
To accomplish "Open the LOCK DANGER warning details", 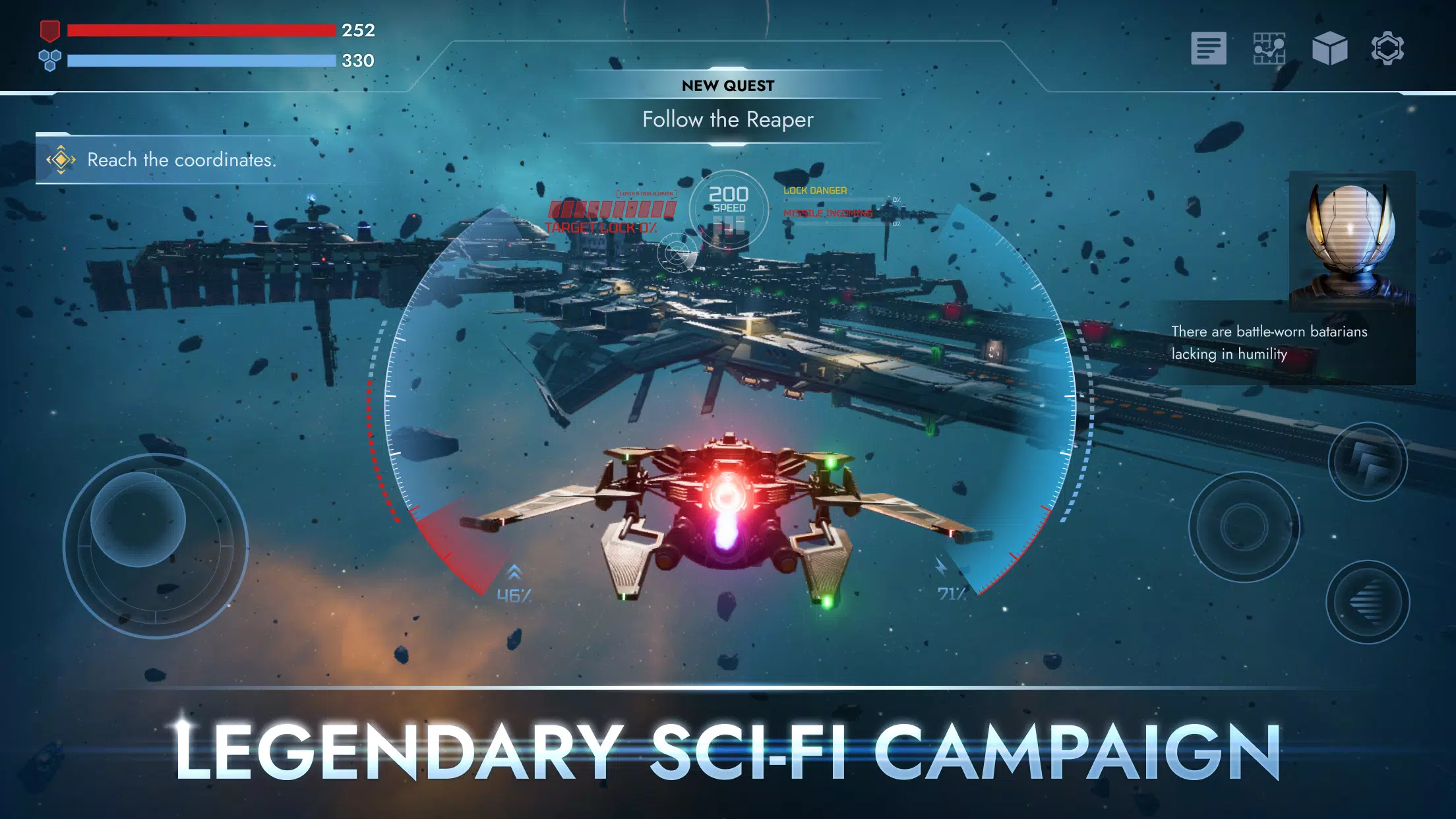I will tap(815, 189).
